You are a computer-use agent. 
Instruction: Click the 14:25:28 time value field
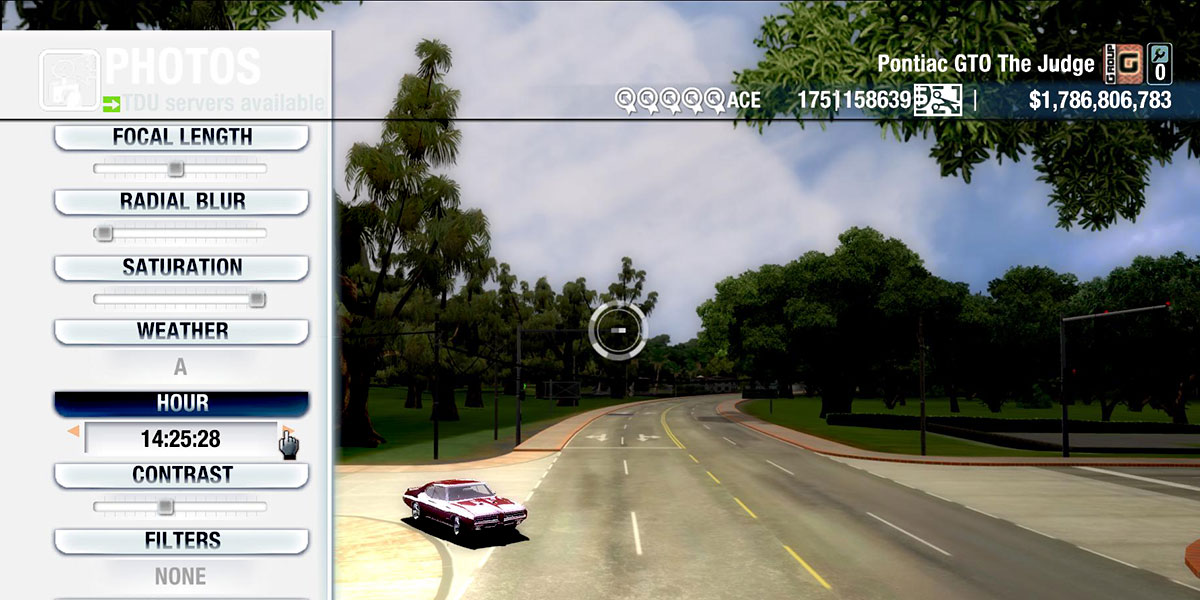(181, 438)
